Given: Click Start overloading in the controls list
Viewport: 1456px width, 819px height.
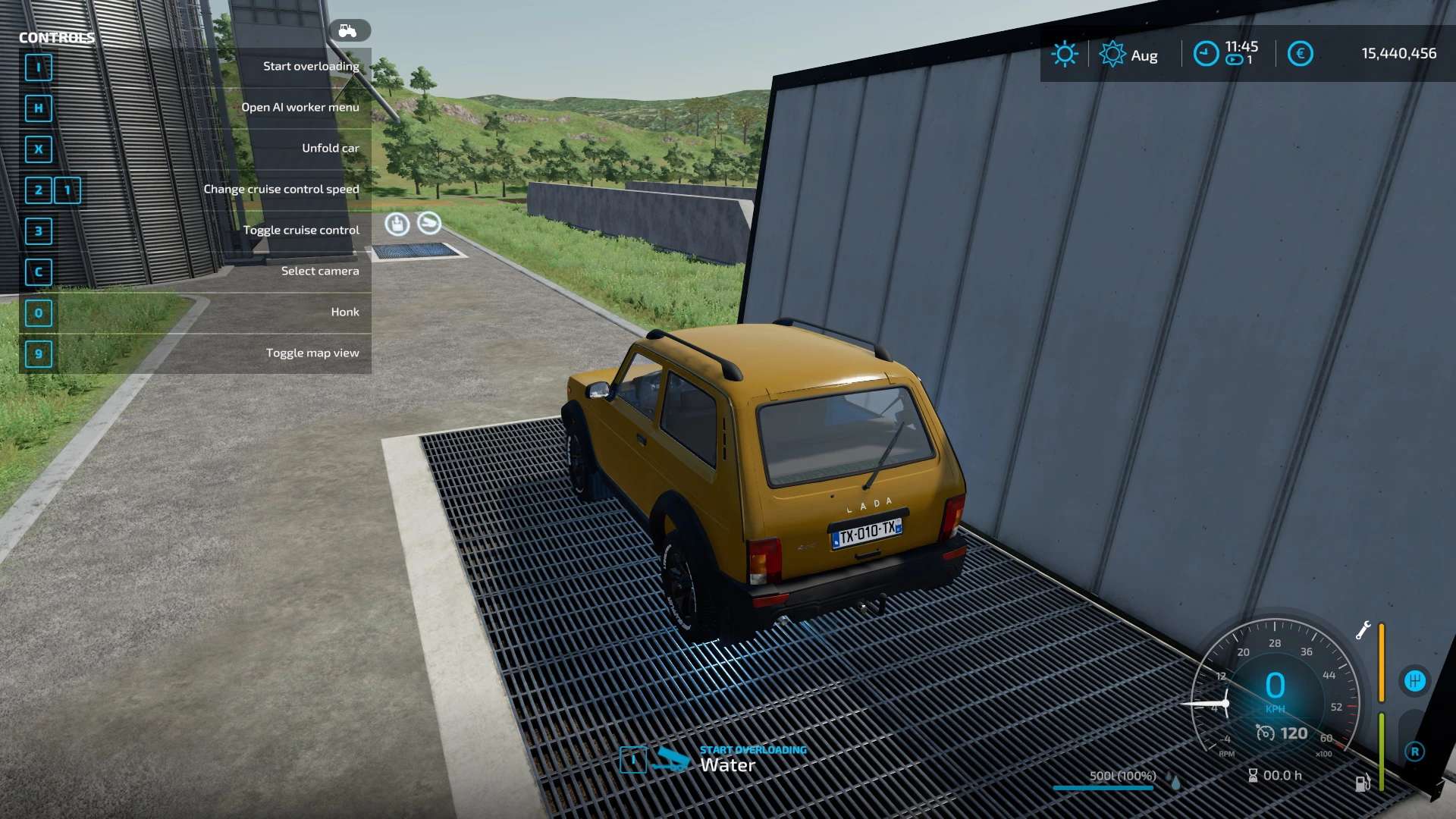Looking at the screenshot, I should (309, 66).
